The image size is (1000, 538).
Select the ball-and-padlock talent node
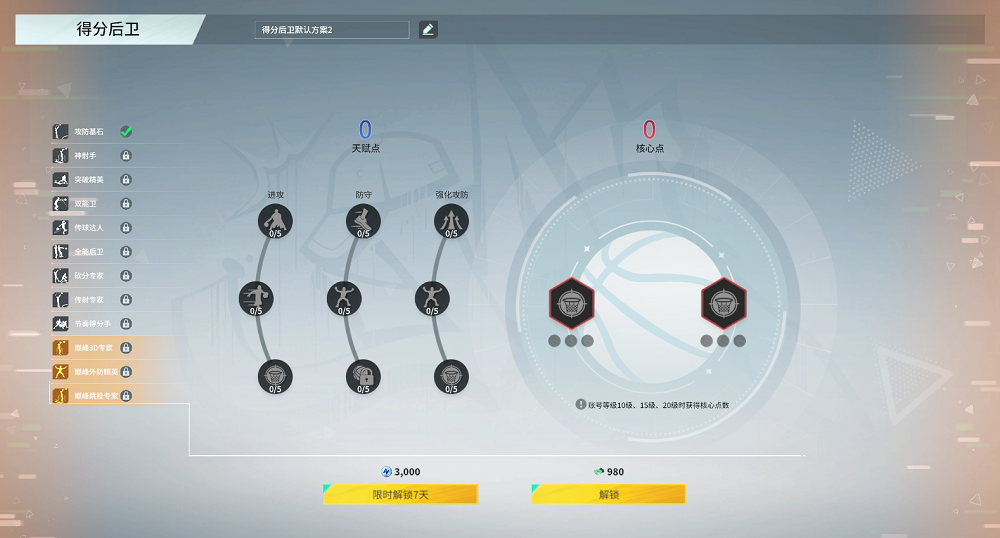click(x=363, y=376)
